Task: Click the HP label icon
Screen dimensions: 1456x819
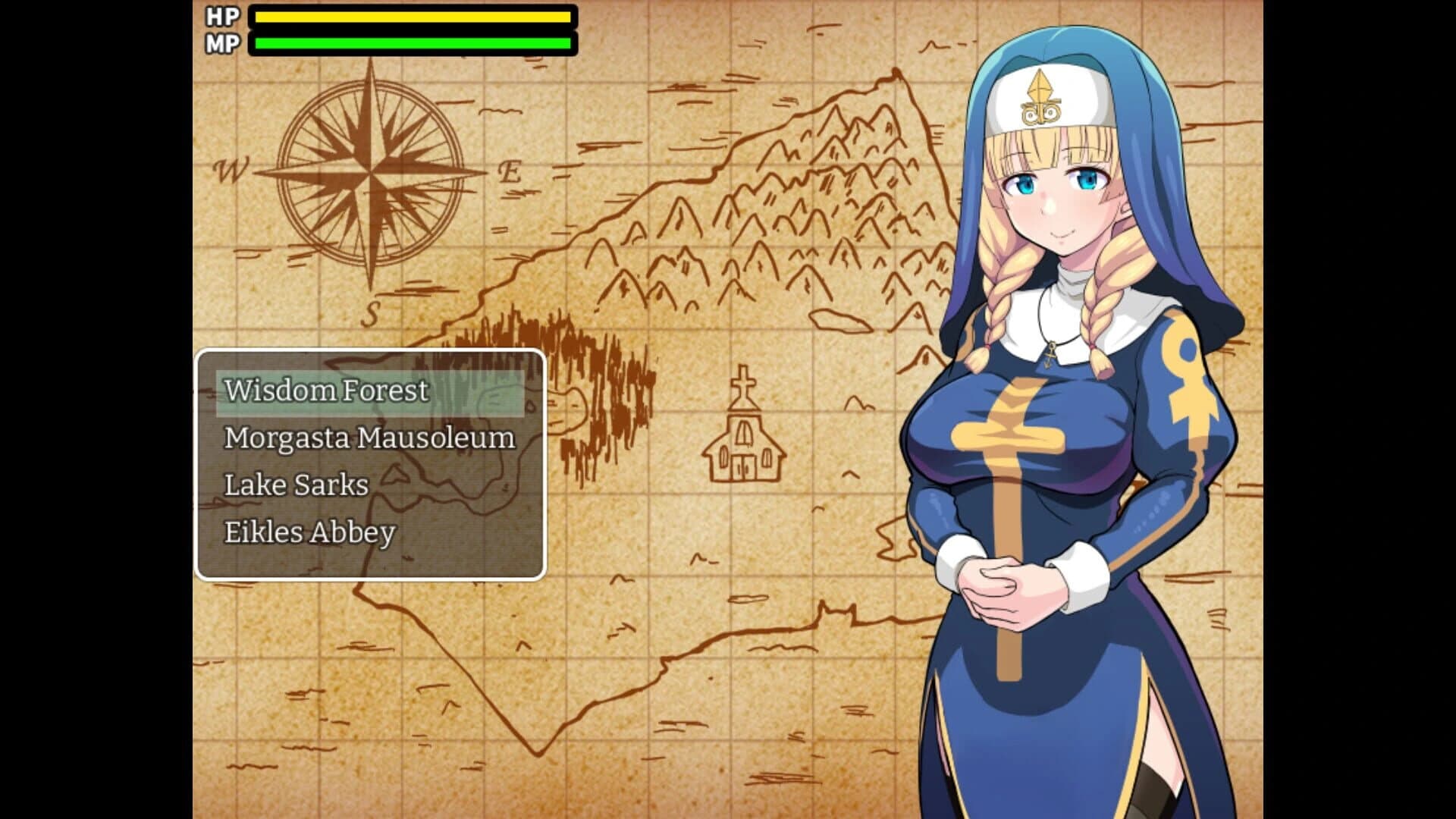Action: (x=220, y=15)
